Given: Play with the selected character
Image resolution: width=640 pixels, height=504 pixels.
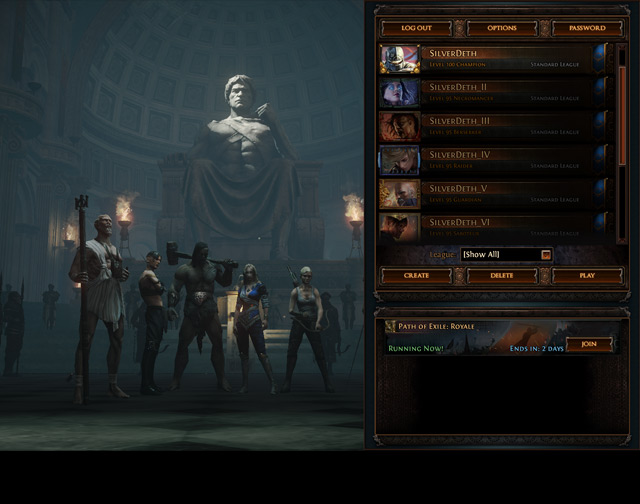Looking at the screenshot, I should (x=587, y=275).
